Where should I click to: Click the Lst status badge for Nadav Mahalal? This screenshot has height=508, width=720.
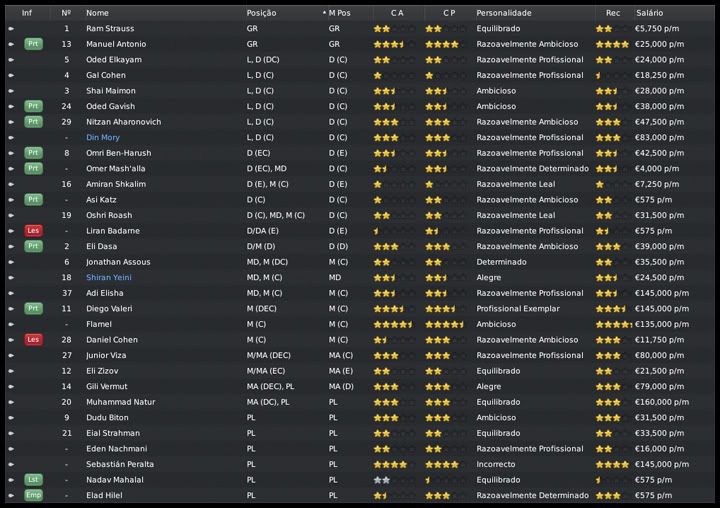point(33,480)
